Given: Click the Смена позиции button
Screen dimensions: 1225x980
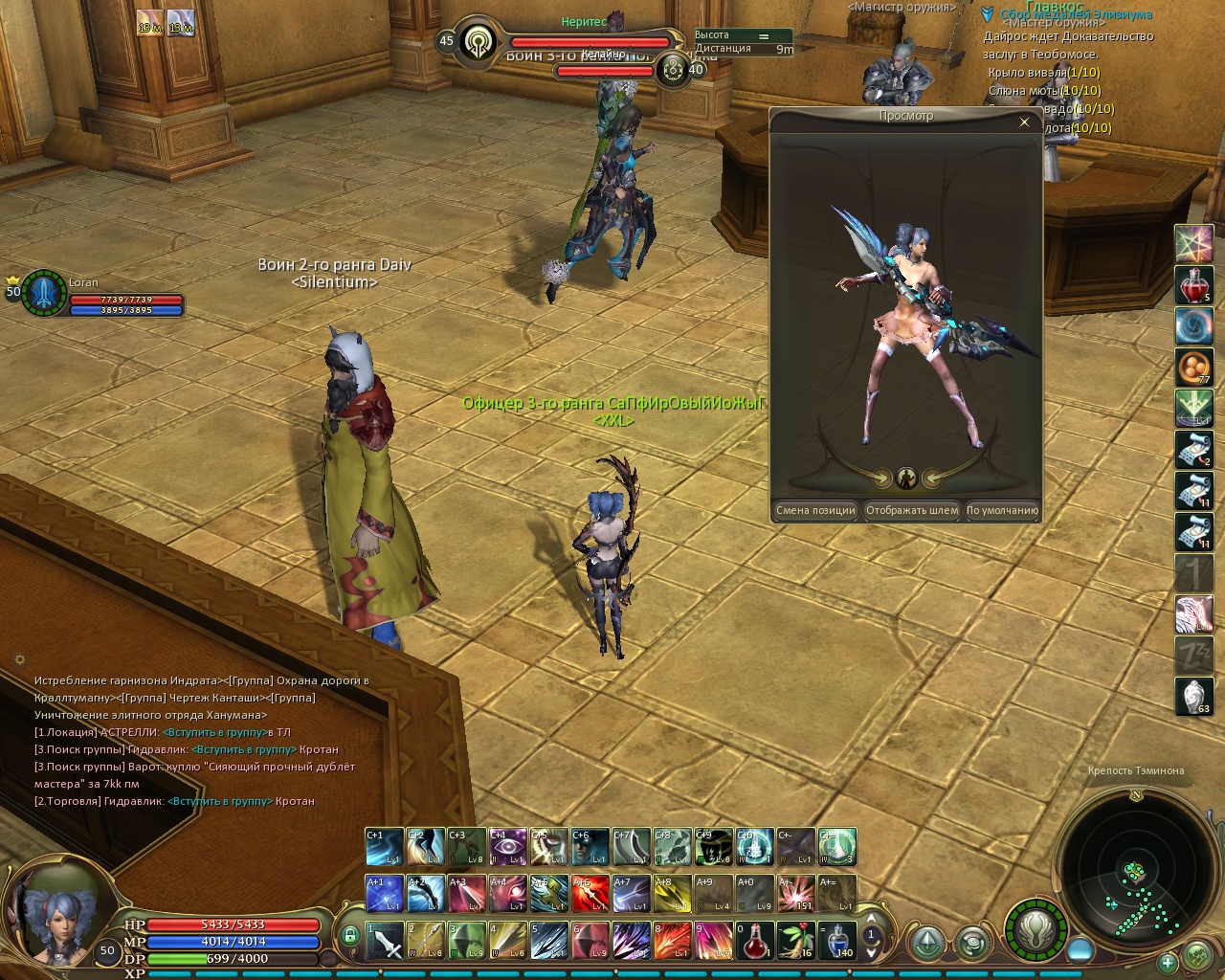Looking at the screenshot, I should (815, 510).
